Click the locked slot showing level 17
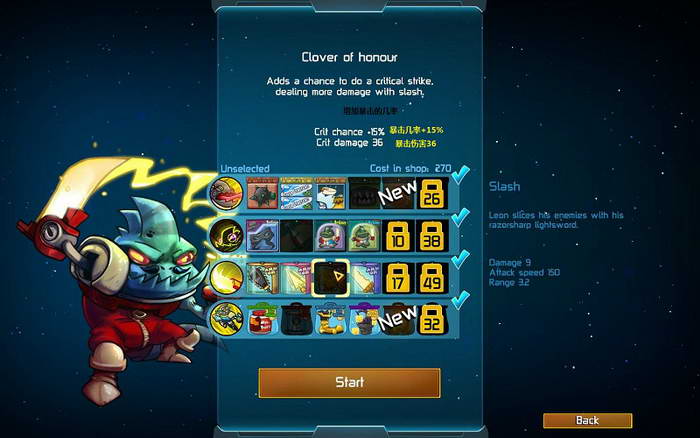Image resolution: width=700 pixels, height=438 pixels. point(397,277)
